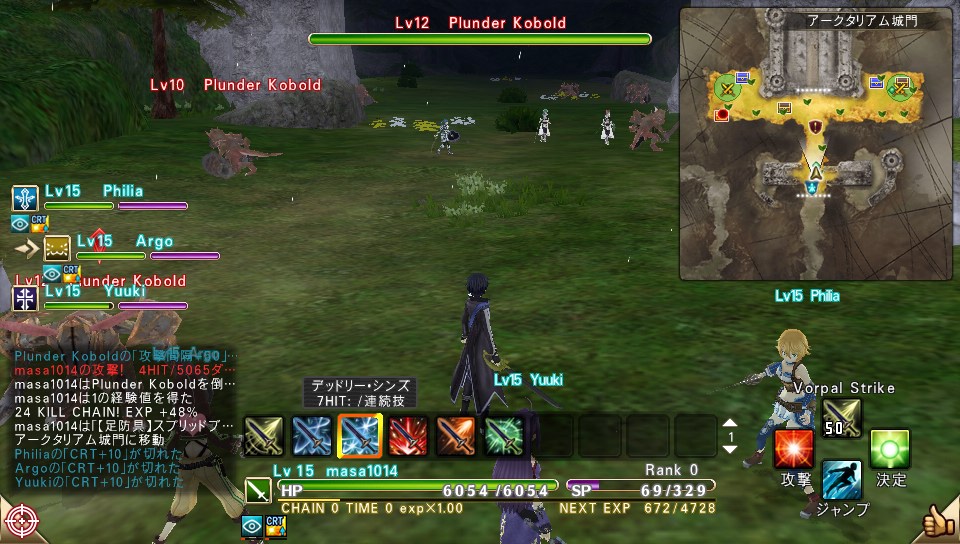Screen dimensions: 960x544
Task: Activate the Vorpal Strike skill icon
Action: [842, 417]
